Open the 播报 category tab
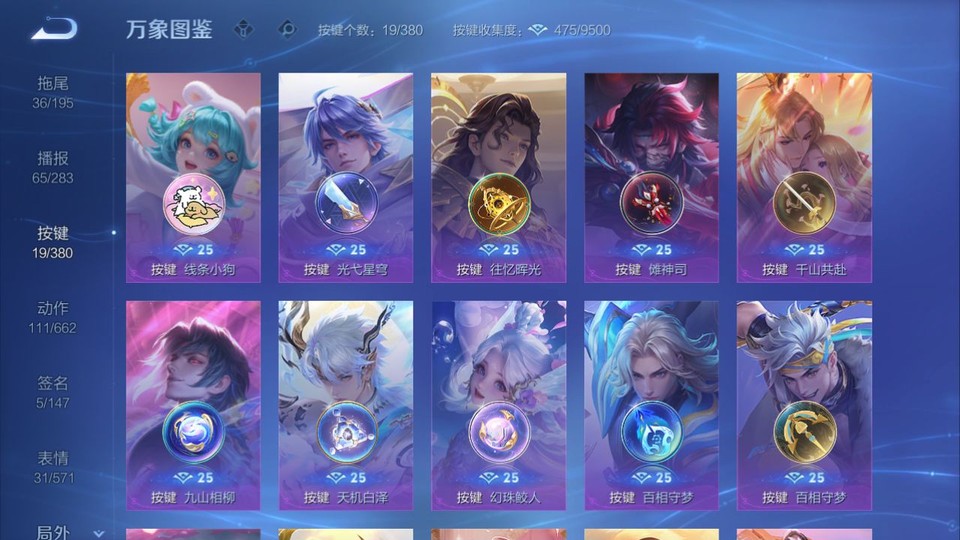The image size is (960, 540). tap(53, 166)
